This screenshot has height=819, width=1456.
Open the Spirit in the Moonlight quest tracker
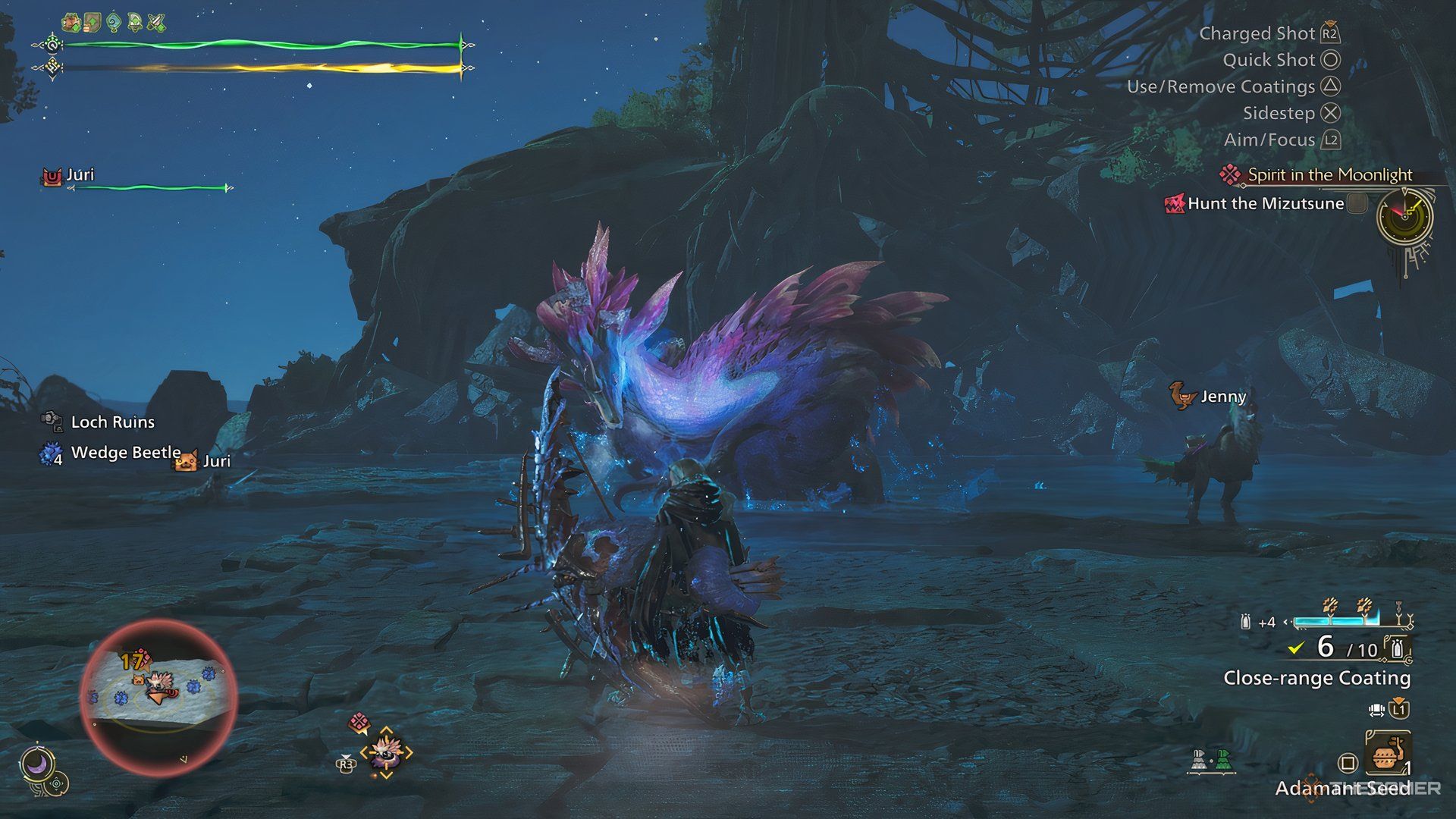pyautogui.click(x=1329, y=175)
